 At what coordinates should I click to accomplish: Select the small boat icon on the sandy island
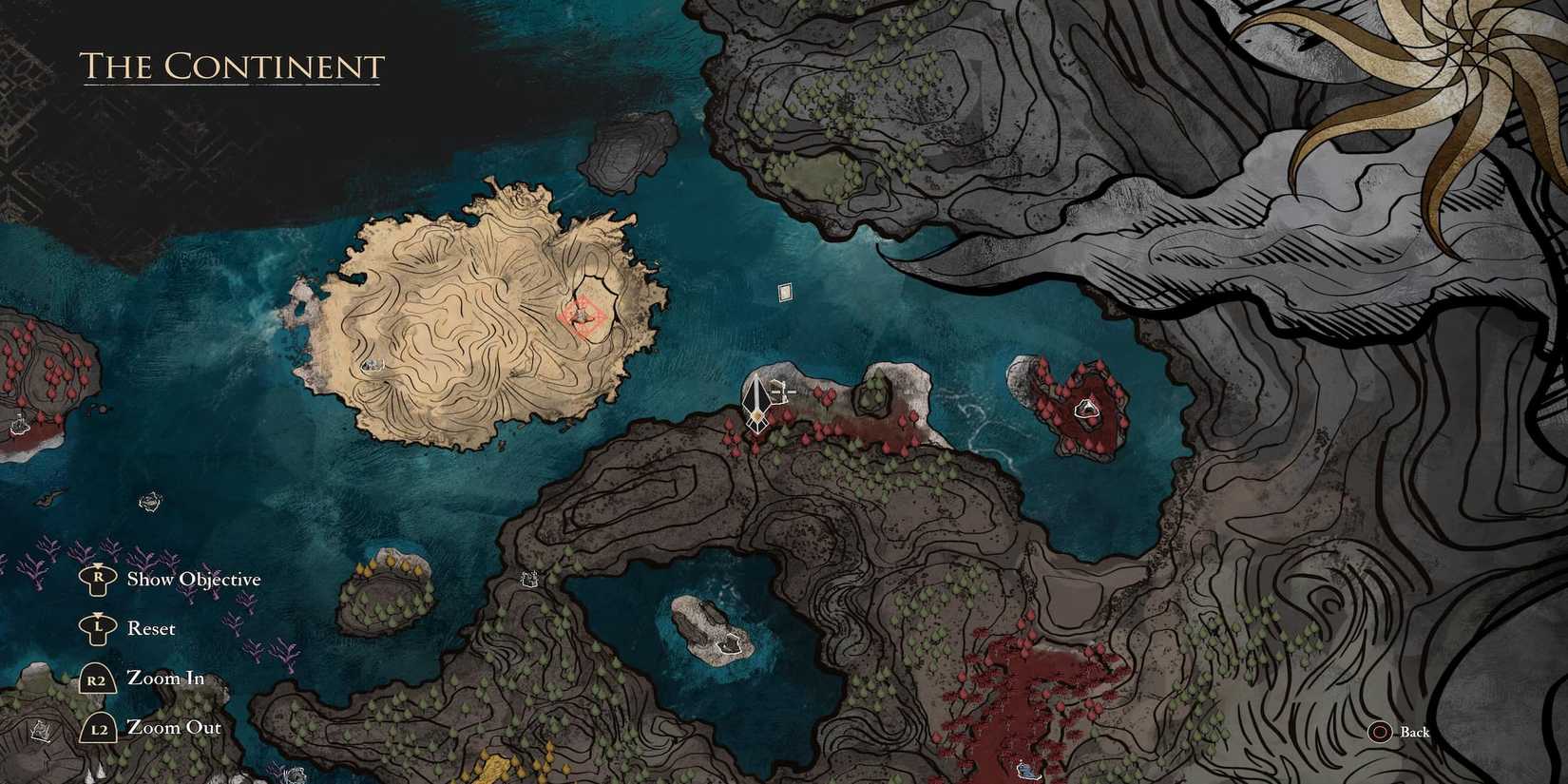(x=375, y=365)
